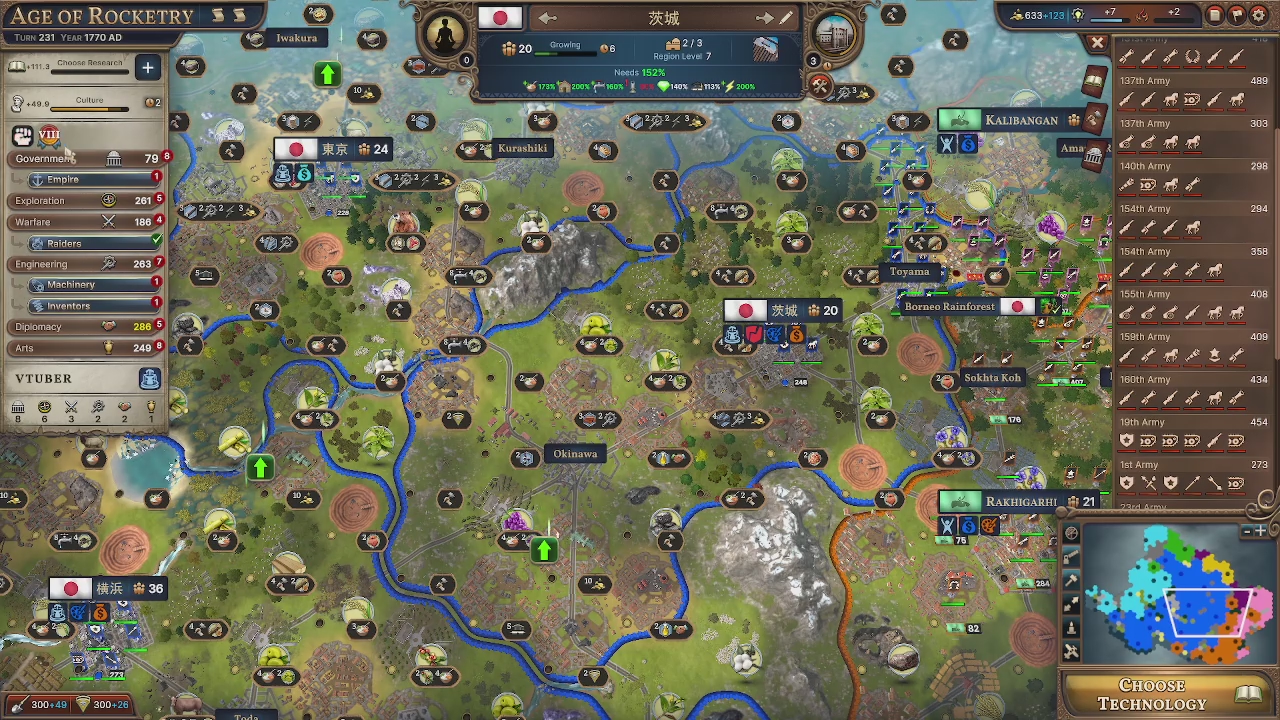Close the army list panel
Image resolution: width=1280 pixels, height=720 pixels.
pos(1097,43)
